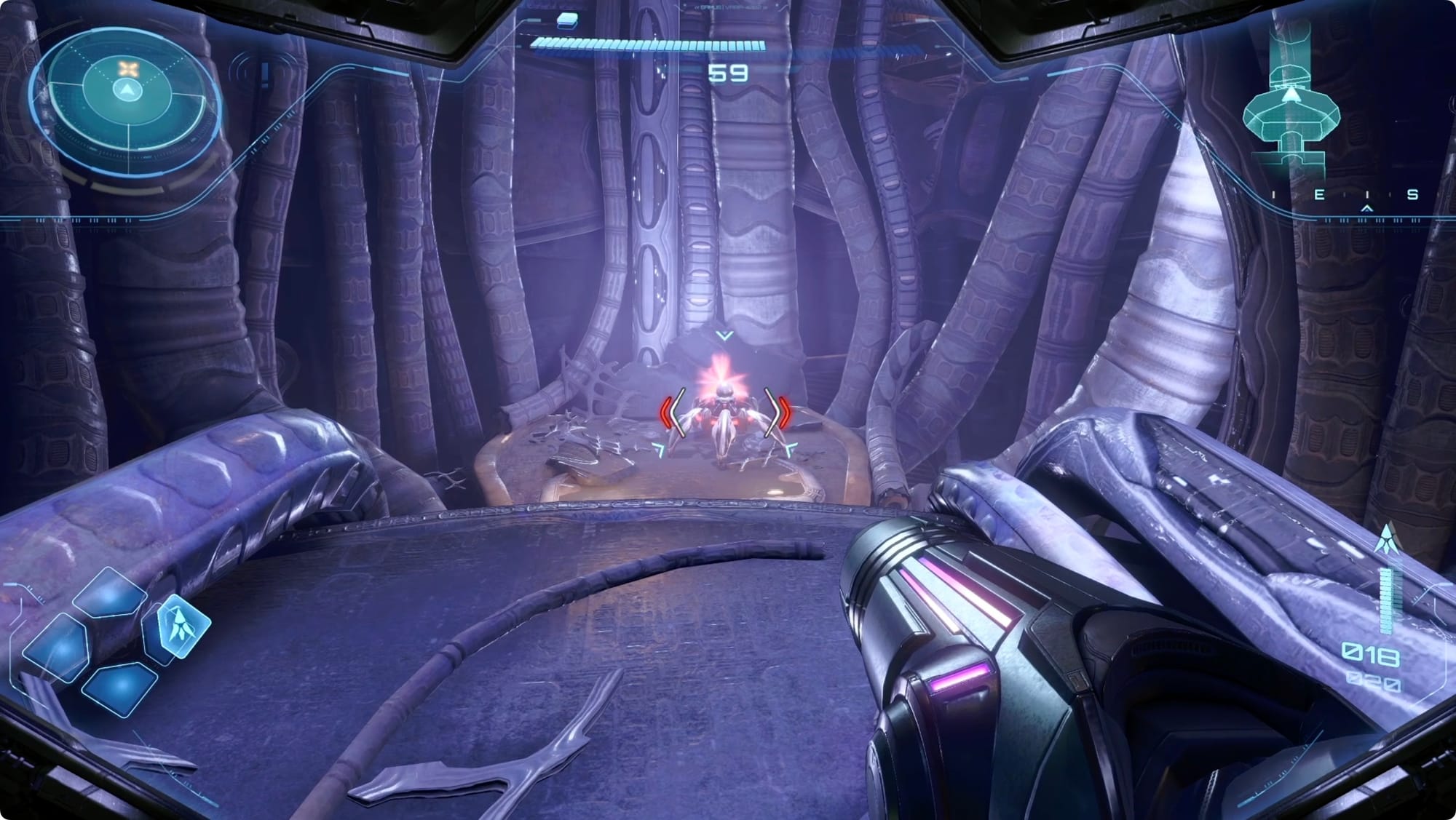Expand the holographic area map

pyautogui.click(x=1291, y=109)
